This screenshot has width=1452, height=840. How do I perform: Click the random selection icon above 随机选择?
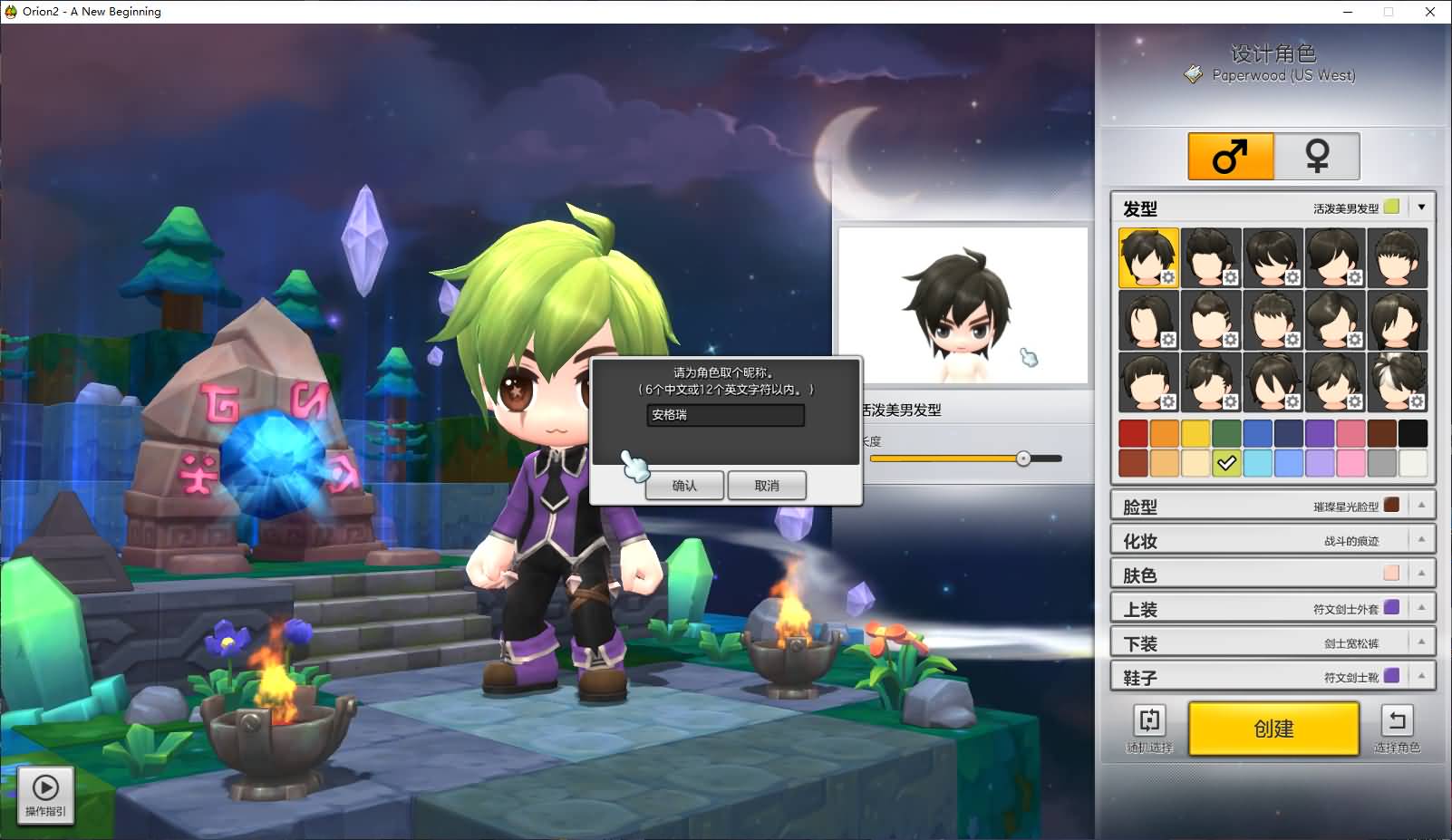pyautogui.click(x=1148, y=721)
